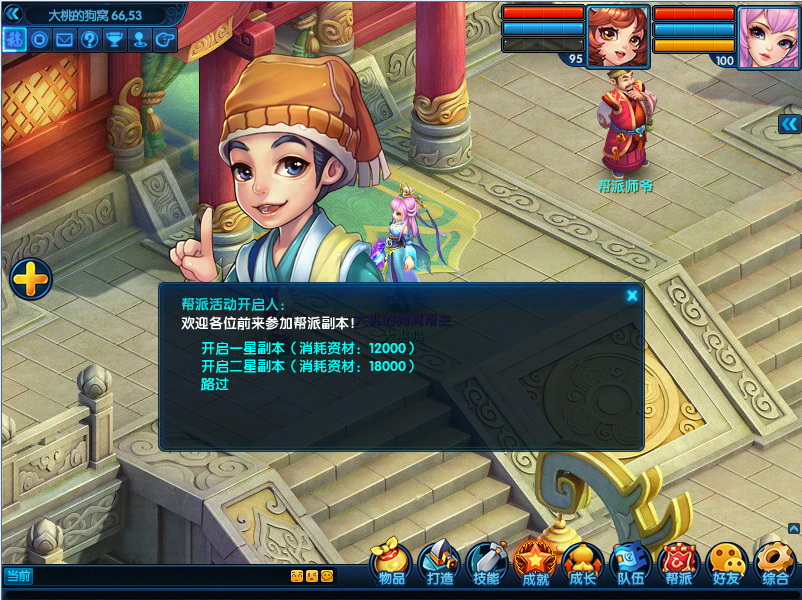Open the mail envelope icon

point(65,40)
